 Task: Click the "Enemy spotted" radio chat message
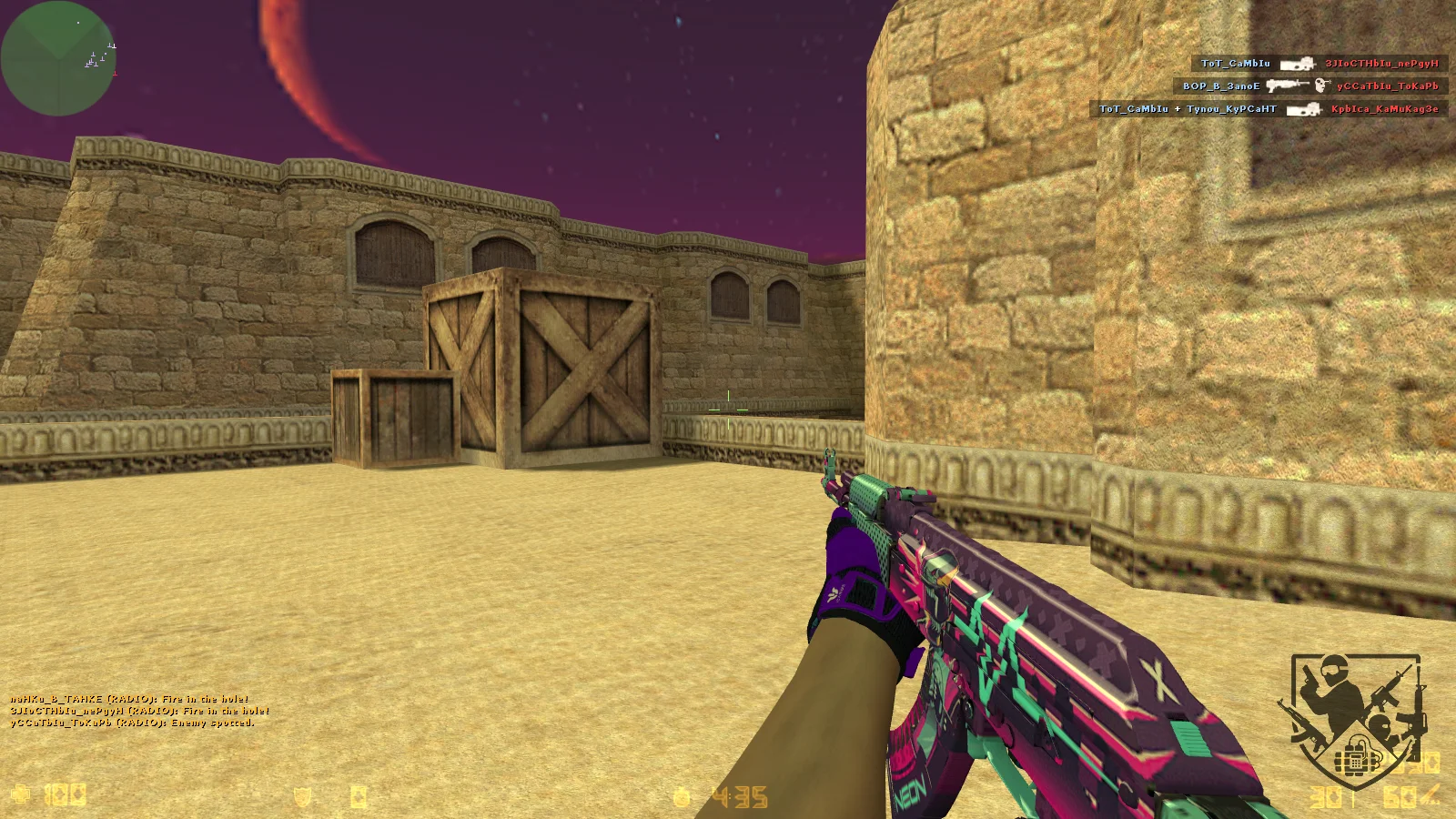coord(133,723)
